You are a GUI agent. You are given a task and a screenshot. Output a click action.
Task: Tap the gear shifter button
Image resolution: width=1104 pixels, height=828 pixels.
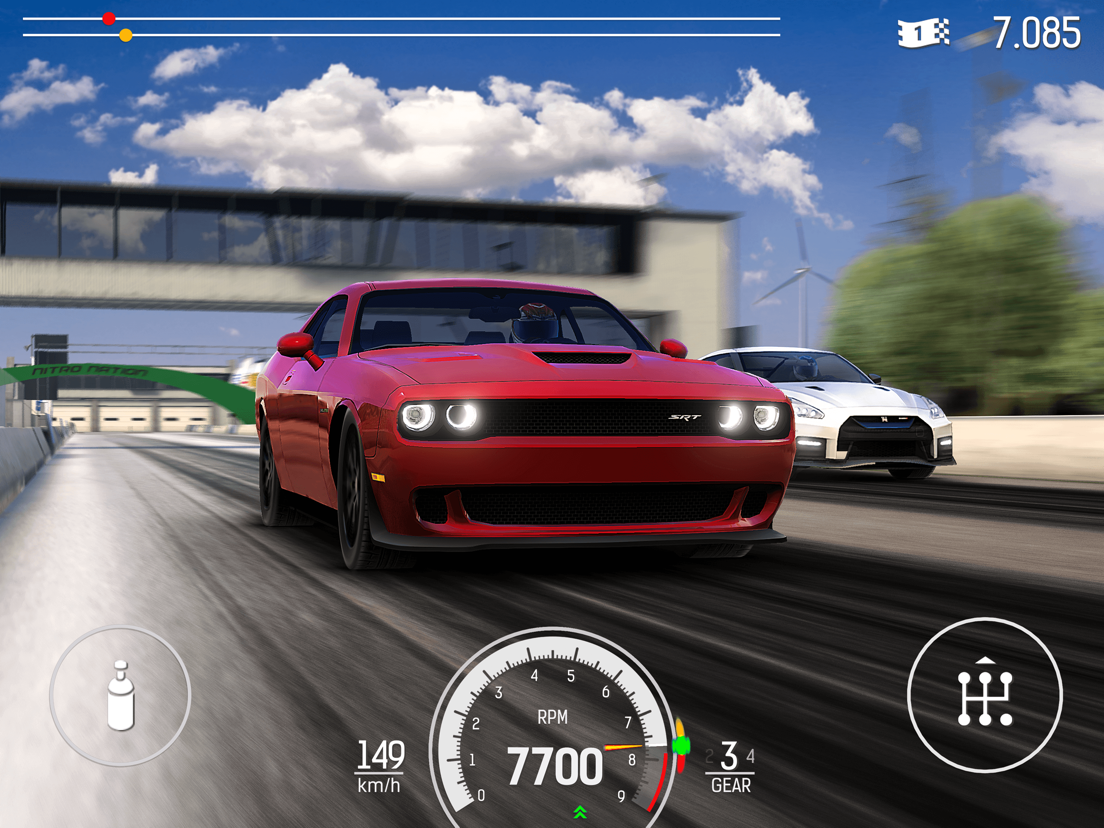tap(984, 695)
